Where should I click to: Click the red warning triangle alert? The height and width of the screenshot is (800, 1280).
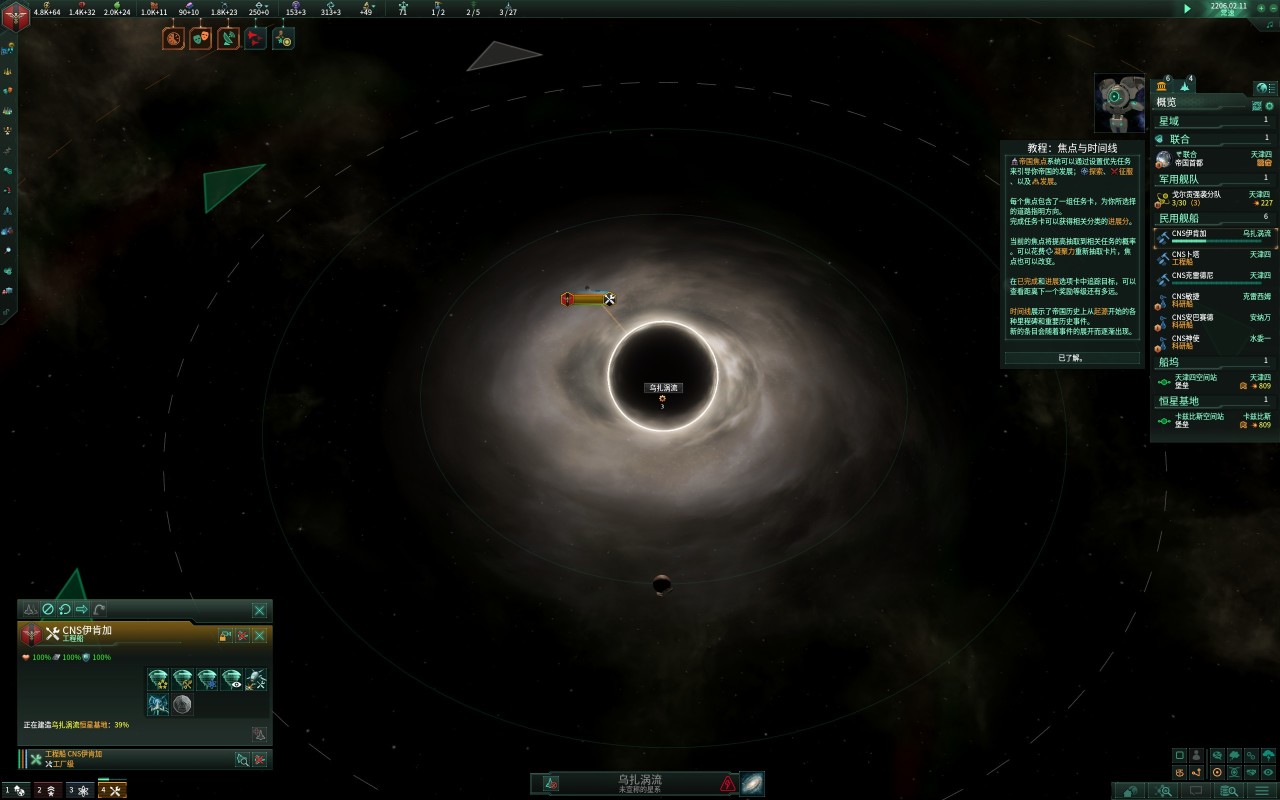coord(727,784)
